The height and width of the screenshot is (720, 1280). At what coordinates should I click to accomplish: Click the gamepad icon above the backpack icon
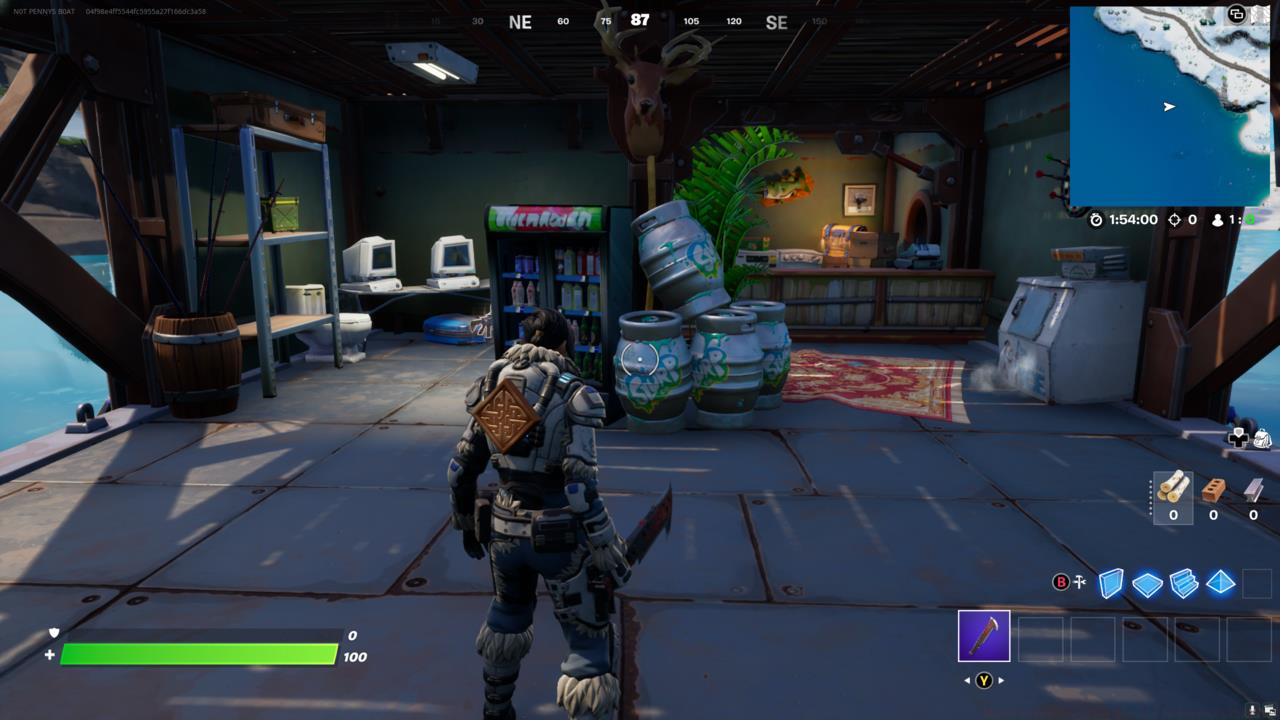[1239, 440]
